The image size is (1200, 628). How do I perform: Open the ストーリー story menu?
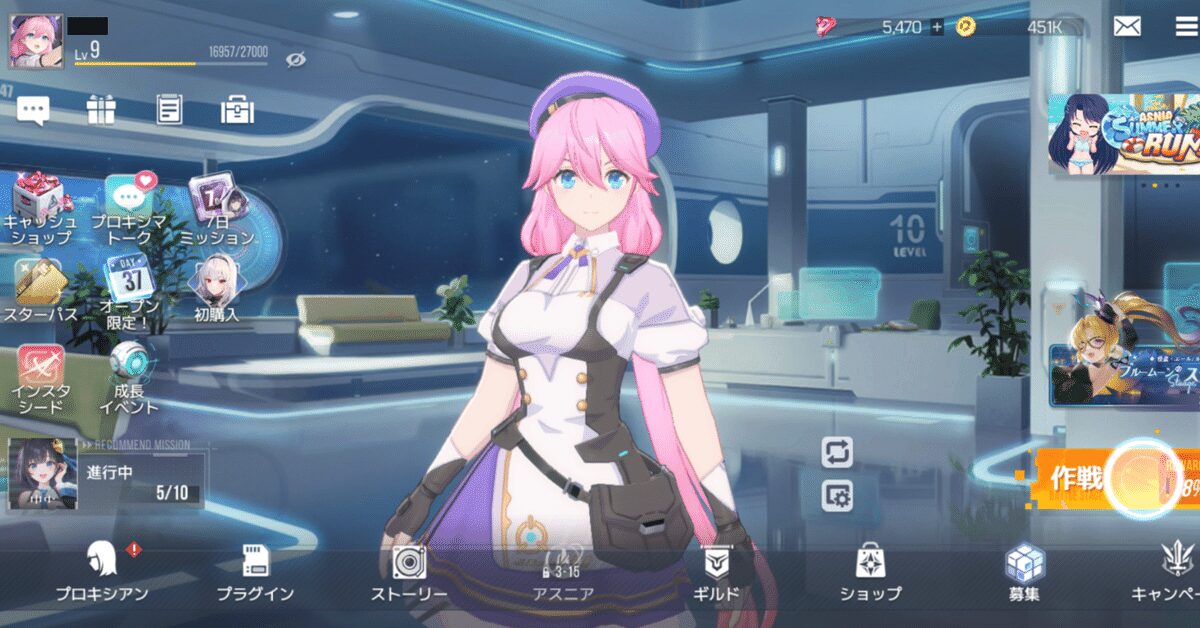pos(409,572)
